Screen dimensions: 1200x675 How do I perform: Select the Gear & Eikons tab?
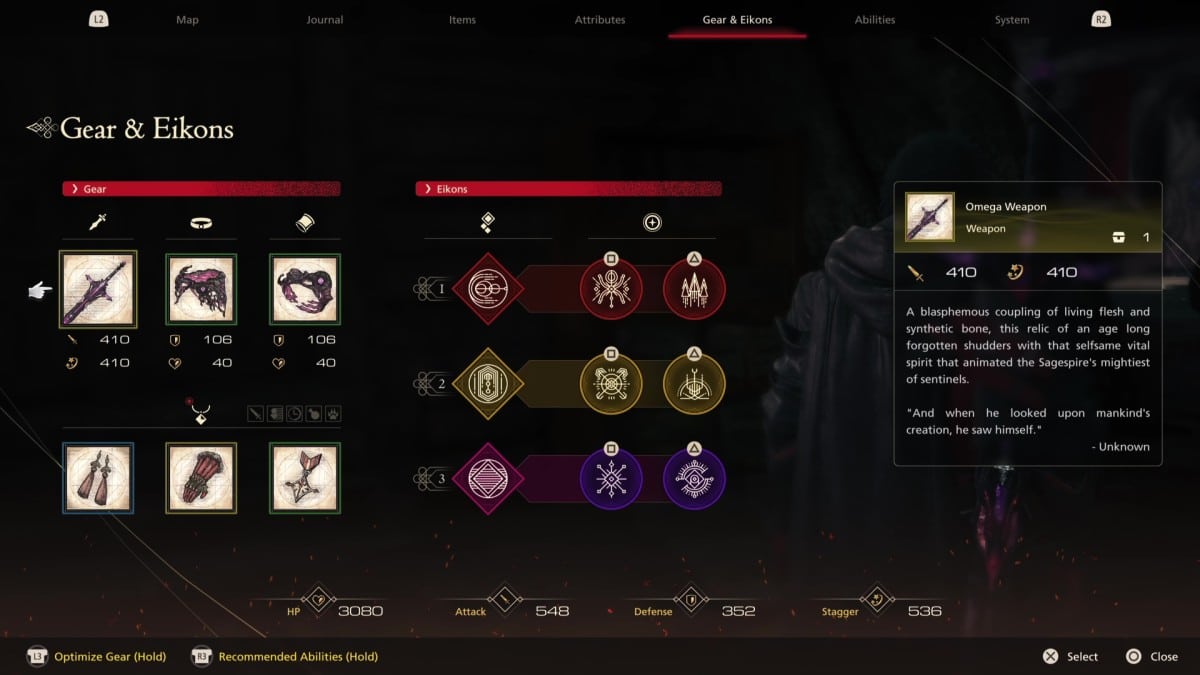[x=737, y=20]
